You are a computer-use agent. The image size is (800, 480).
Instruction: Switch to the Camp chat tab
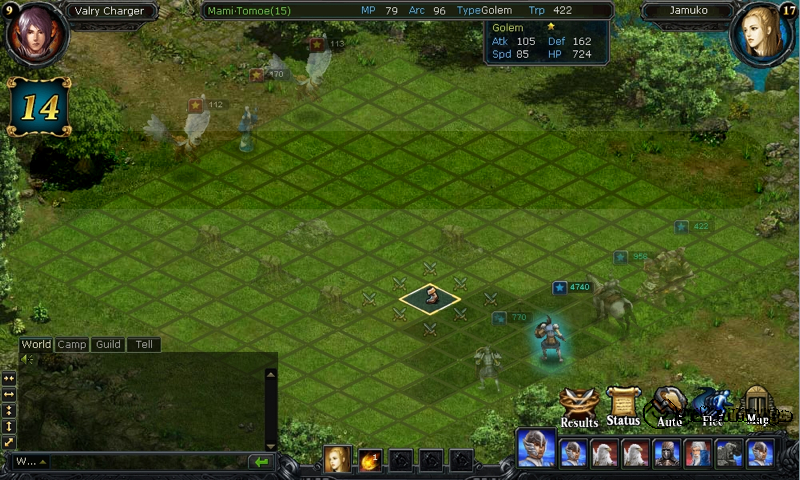[72, 345]
